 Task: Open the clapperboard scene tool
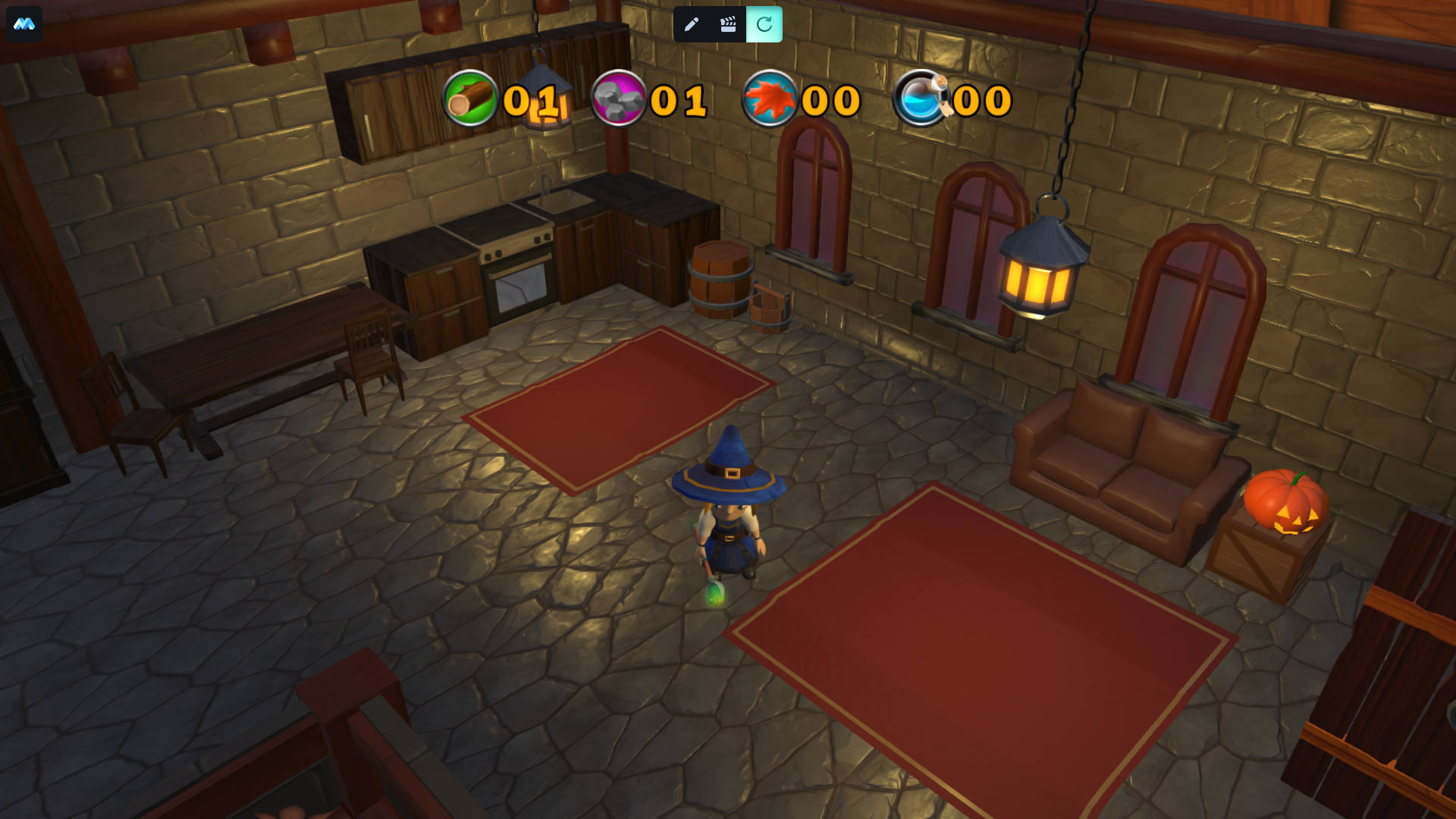click(x=728, y=24)
